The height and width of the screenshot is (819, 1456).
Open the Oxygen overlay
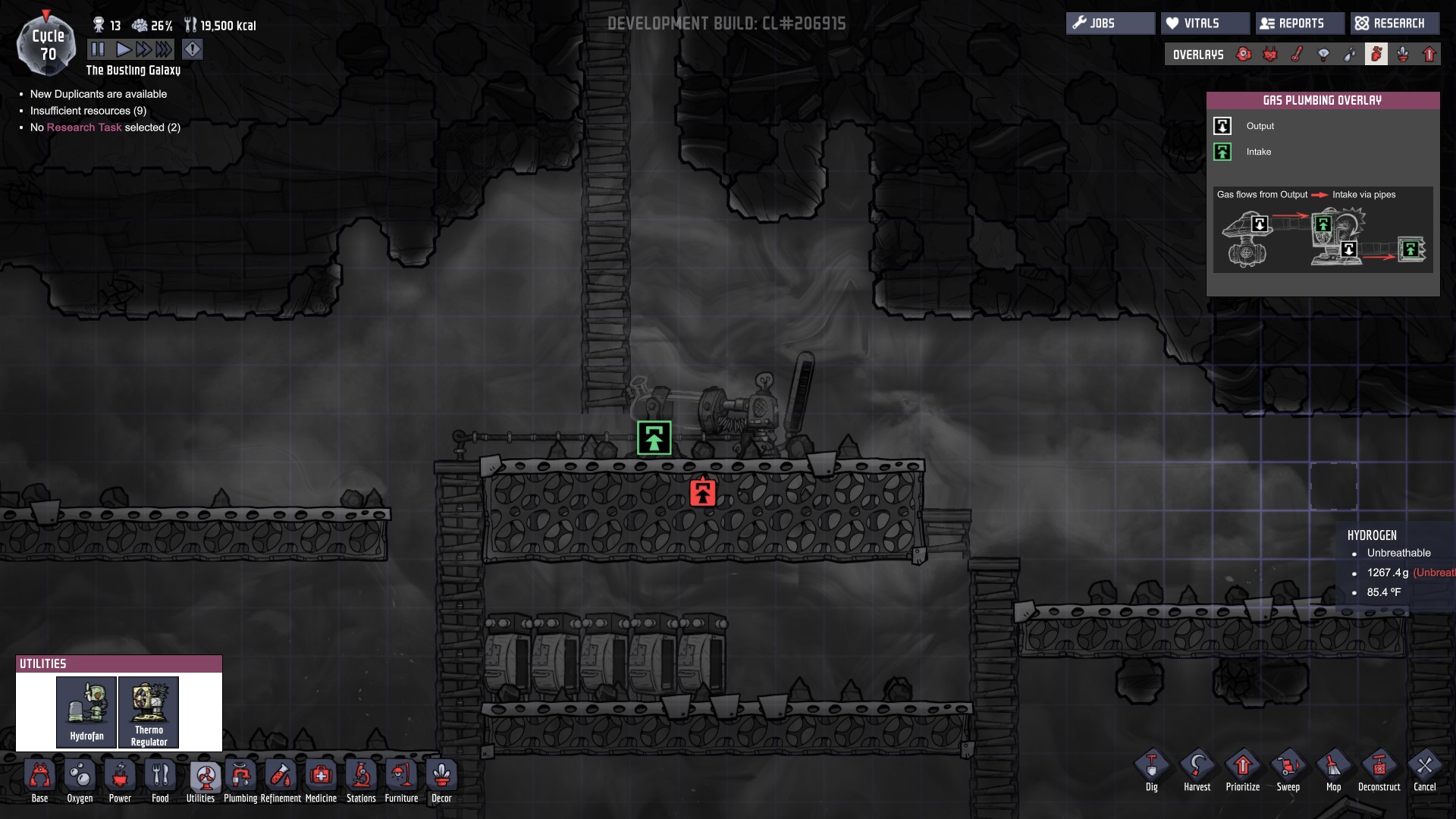pos(1244,54)
